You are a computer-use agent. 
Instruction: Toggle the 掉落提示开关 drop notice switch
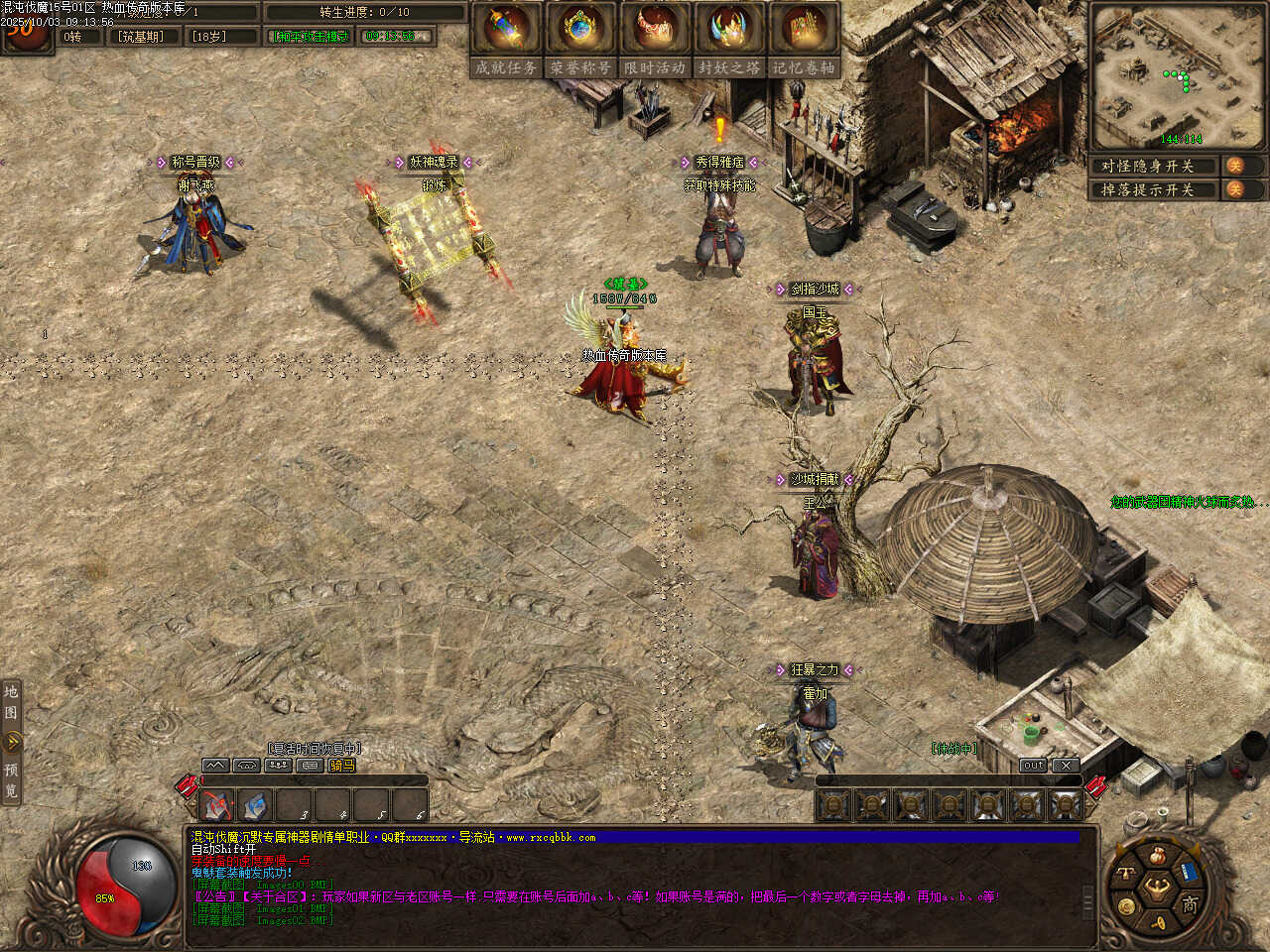click(x=1235, y=189)
